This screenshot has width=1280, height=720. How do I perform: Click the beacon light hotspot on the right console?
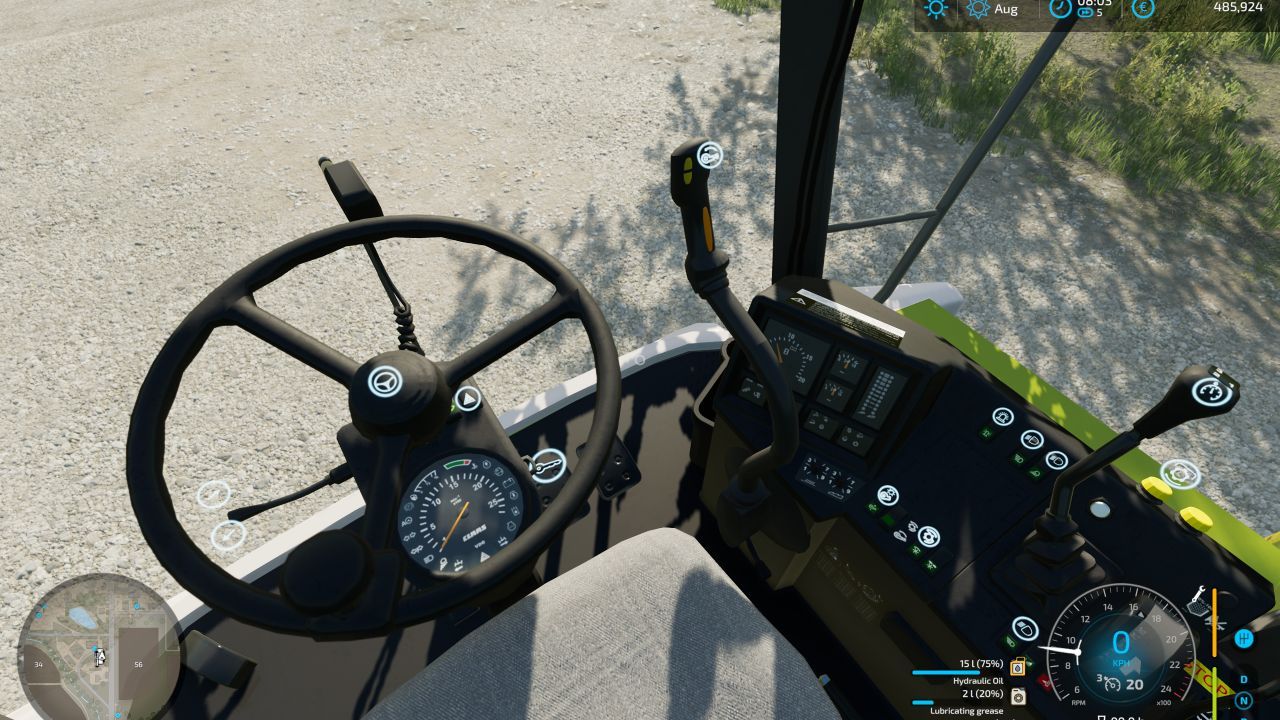click(x=1001, y=417)
